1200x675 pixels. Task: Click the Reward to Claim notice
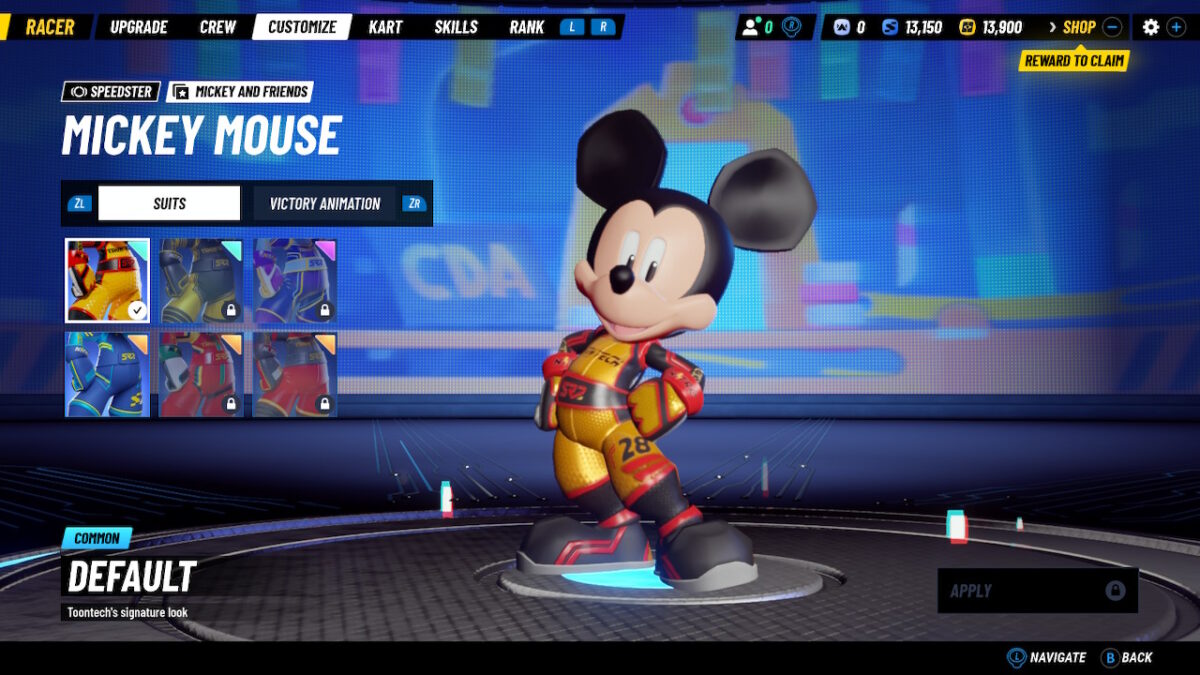point(1074,61)
